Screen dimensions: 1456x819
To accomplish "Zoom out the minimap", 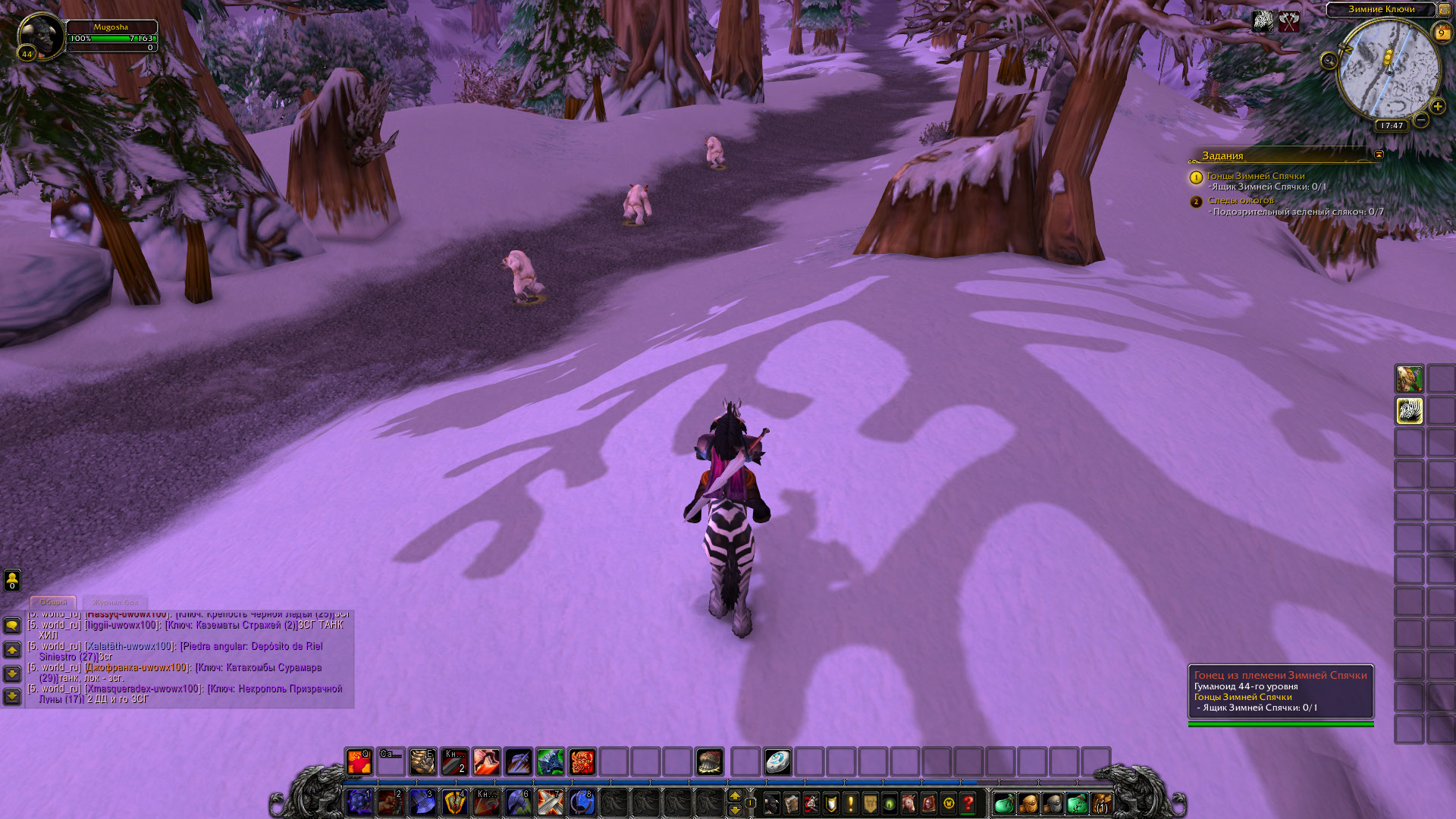I will point(1421,120).
